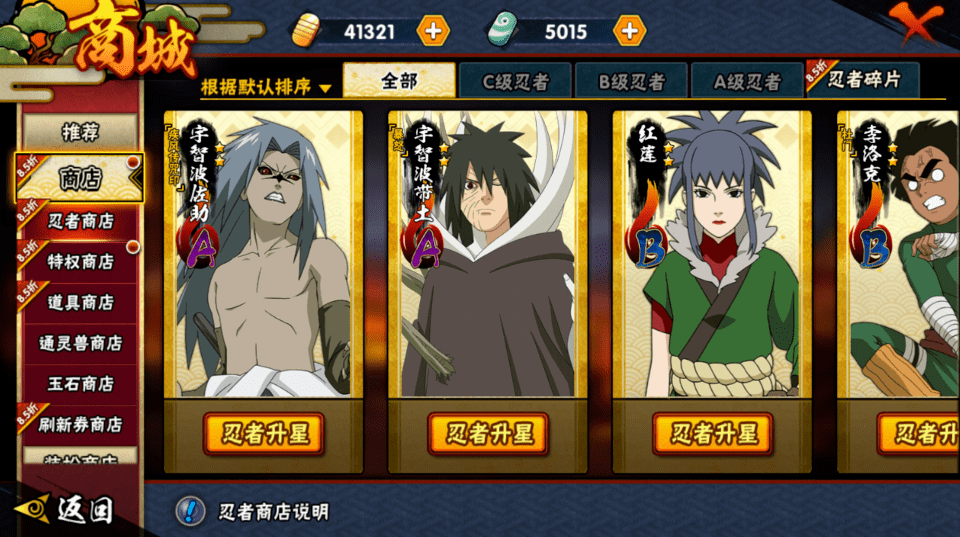Viewport: 960px width, 537px height.
Task: Open the 通灵兽商店 category
Action: pos(81,343)
